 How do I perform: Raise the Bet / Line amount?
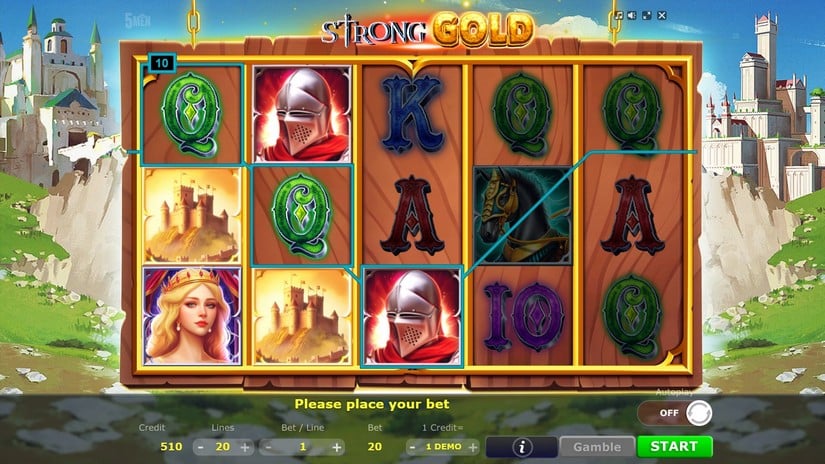click(x=337, y=447)
